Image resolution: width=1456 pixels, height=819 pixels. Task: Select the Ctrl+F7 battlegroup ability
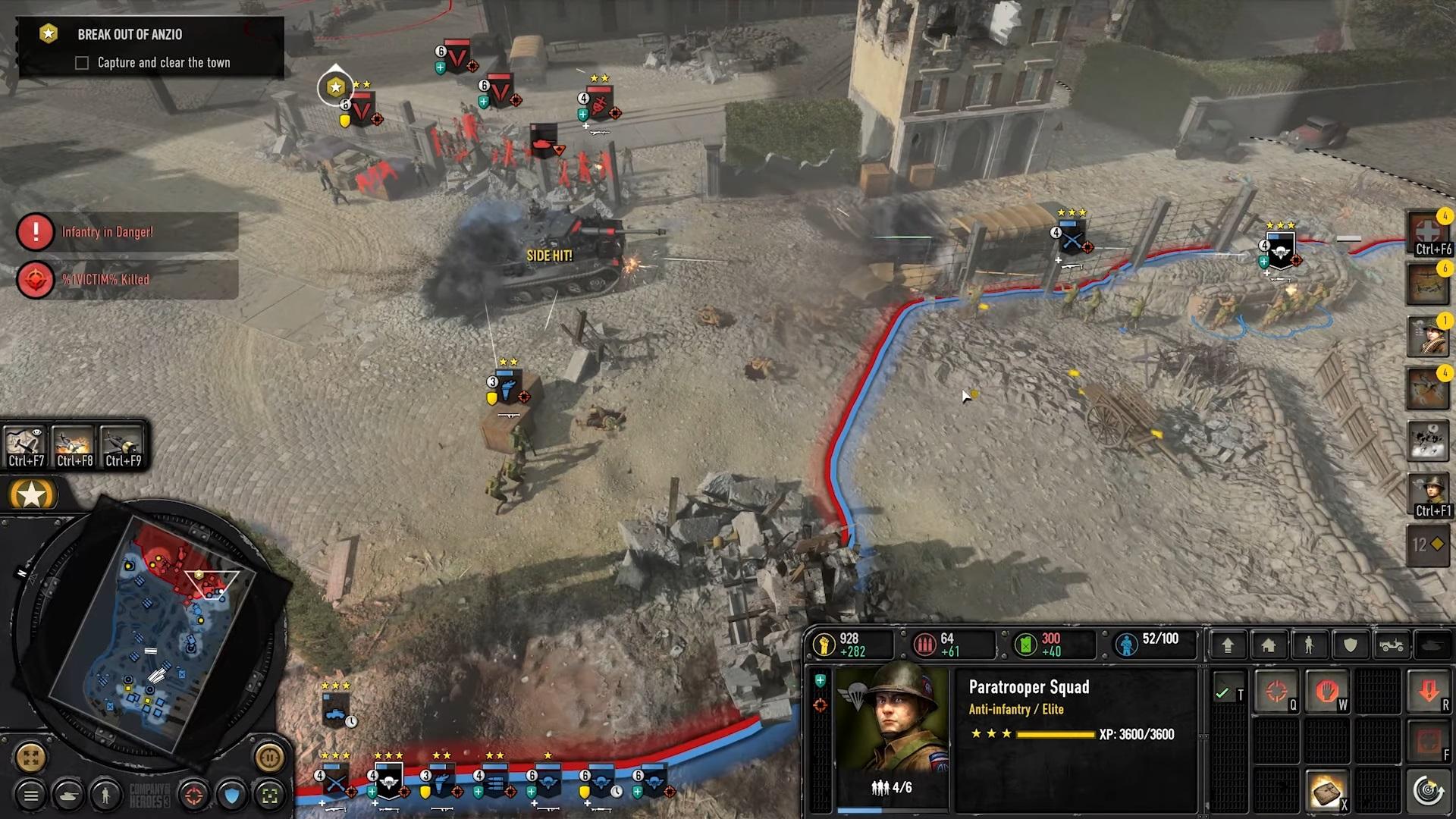pyautogui.click(x=25, y=446)
